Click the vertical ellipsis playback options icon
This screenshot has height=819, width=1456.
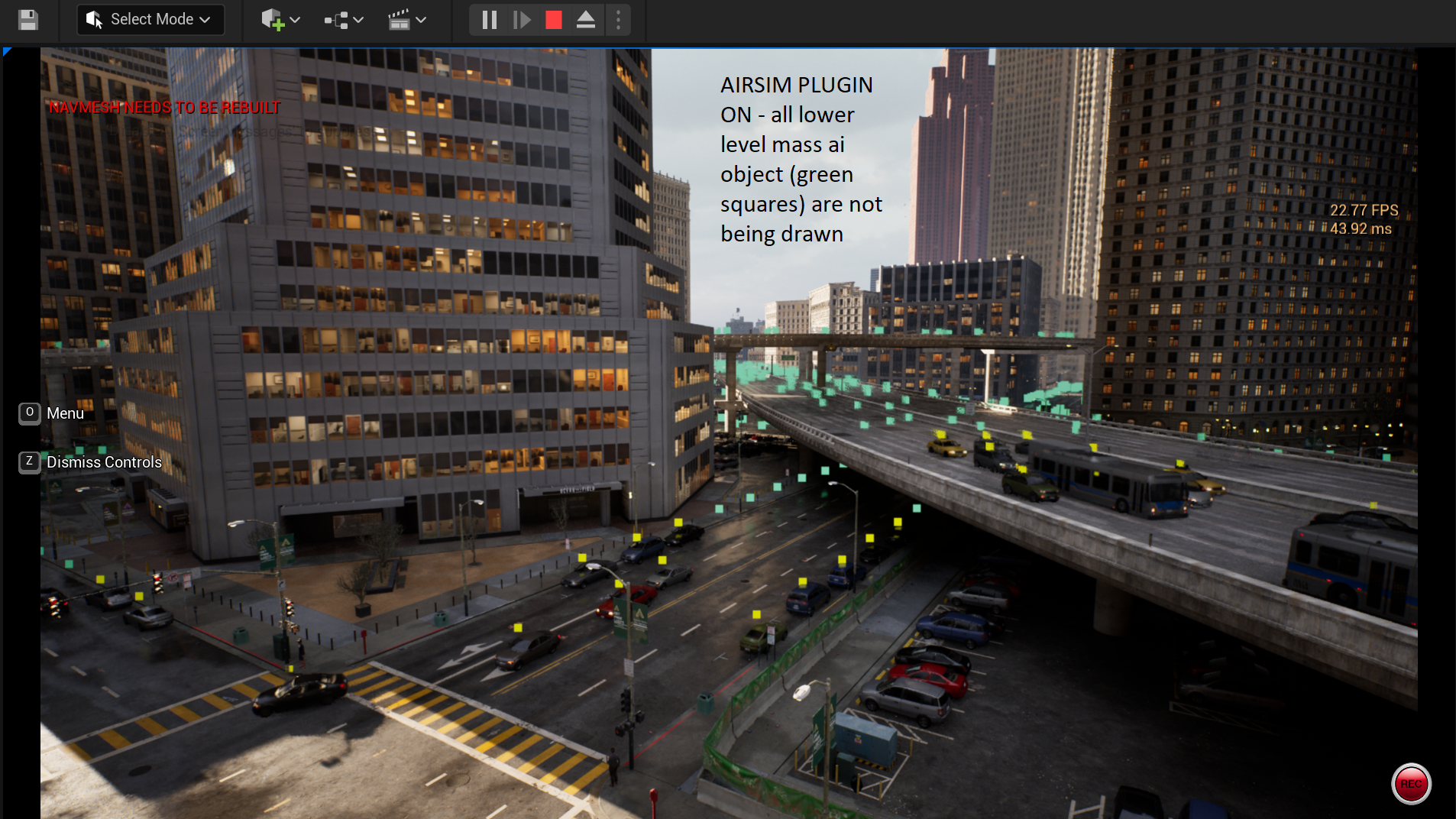617,20
